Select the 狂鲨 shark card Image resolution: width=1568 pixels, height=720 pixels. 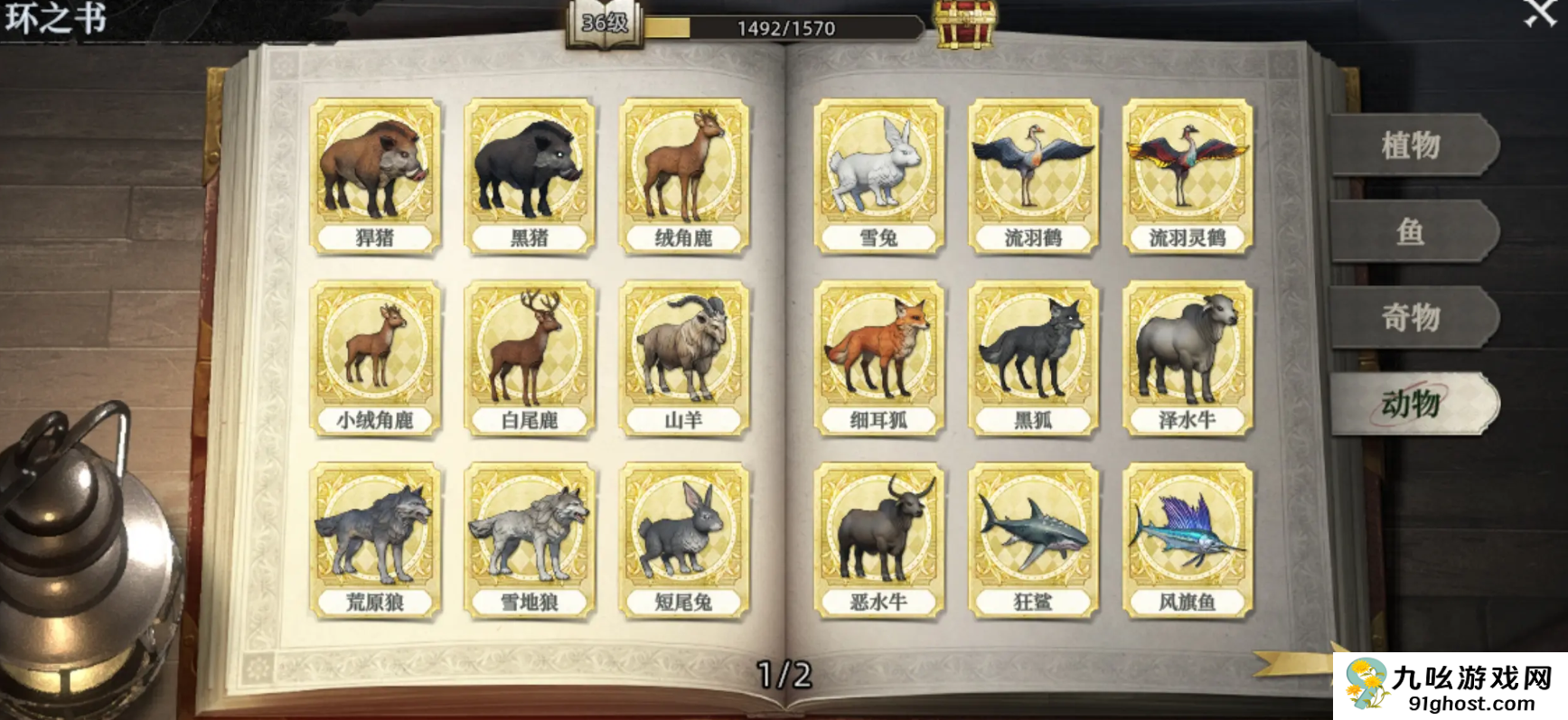1033,541
